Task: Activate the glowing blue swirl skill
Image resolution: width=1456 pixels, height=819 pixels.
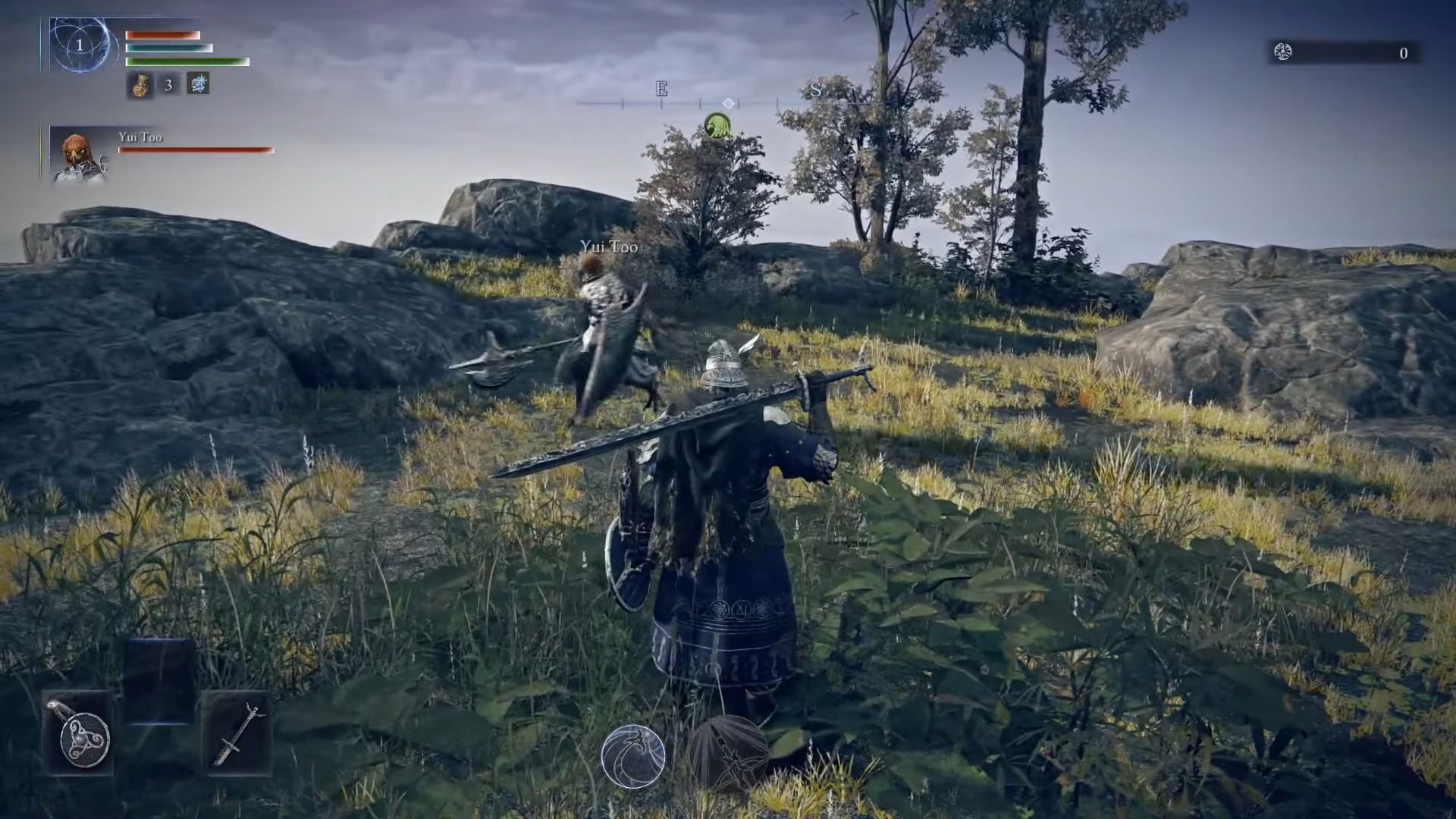Action: tap(633, 755)
